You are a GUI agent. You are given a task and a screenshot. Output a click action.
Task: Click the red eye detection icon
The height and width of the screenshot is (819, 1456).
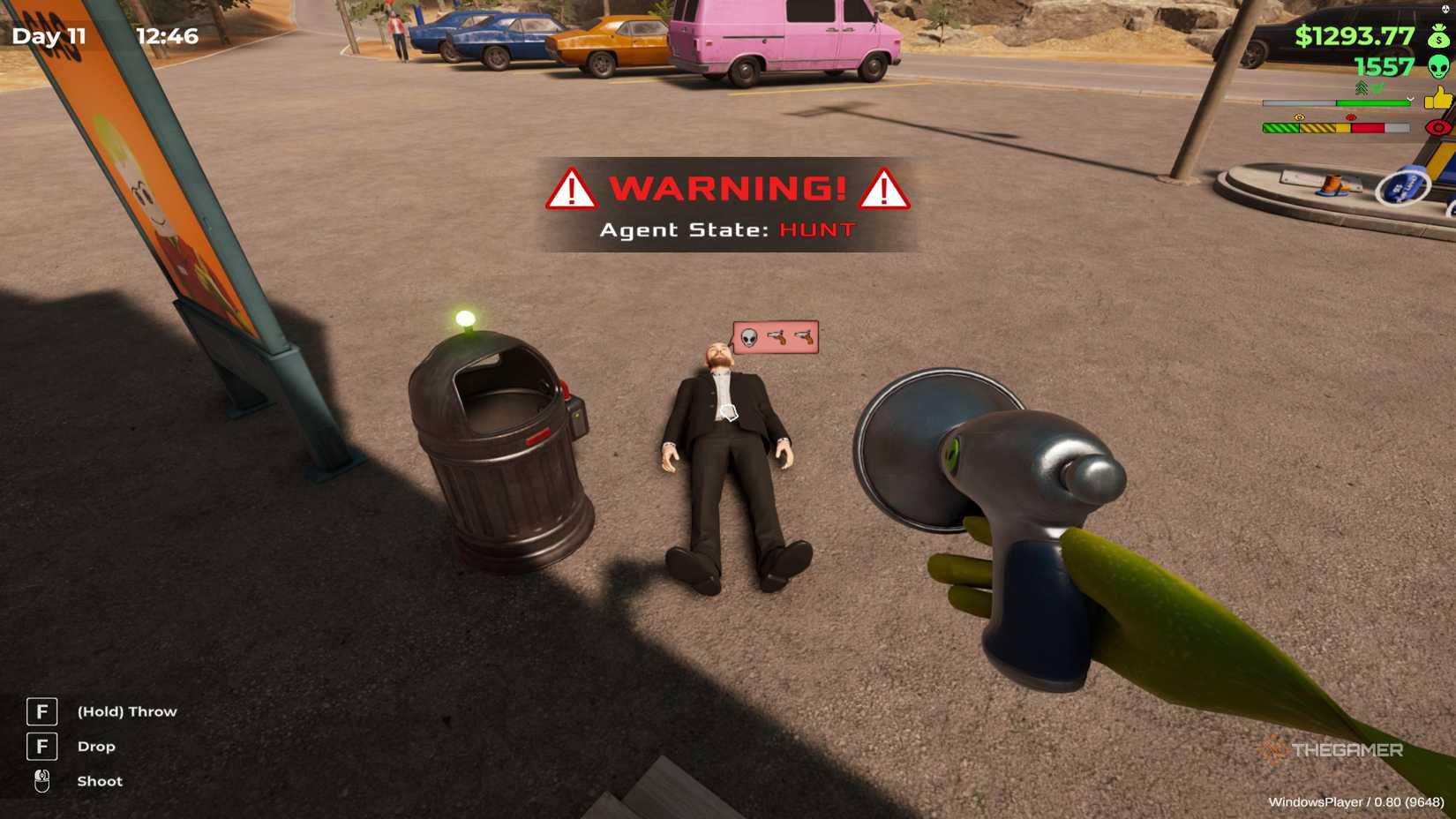(x=1437, y=127)
